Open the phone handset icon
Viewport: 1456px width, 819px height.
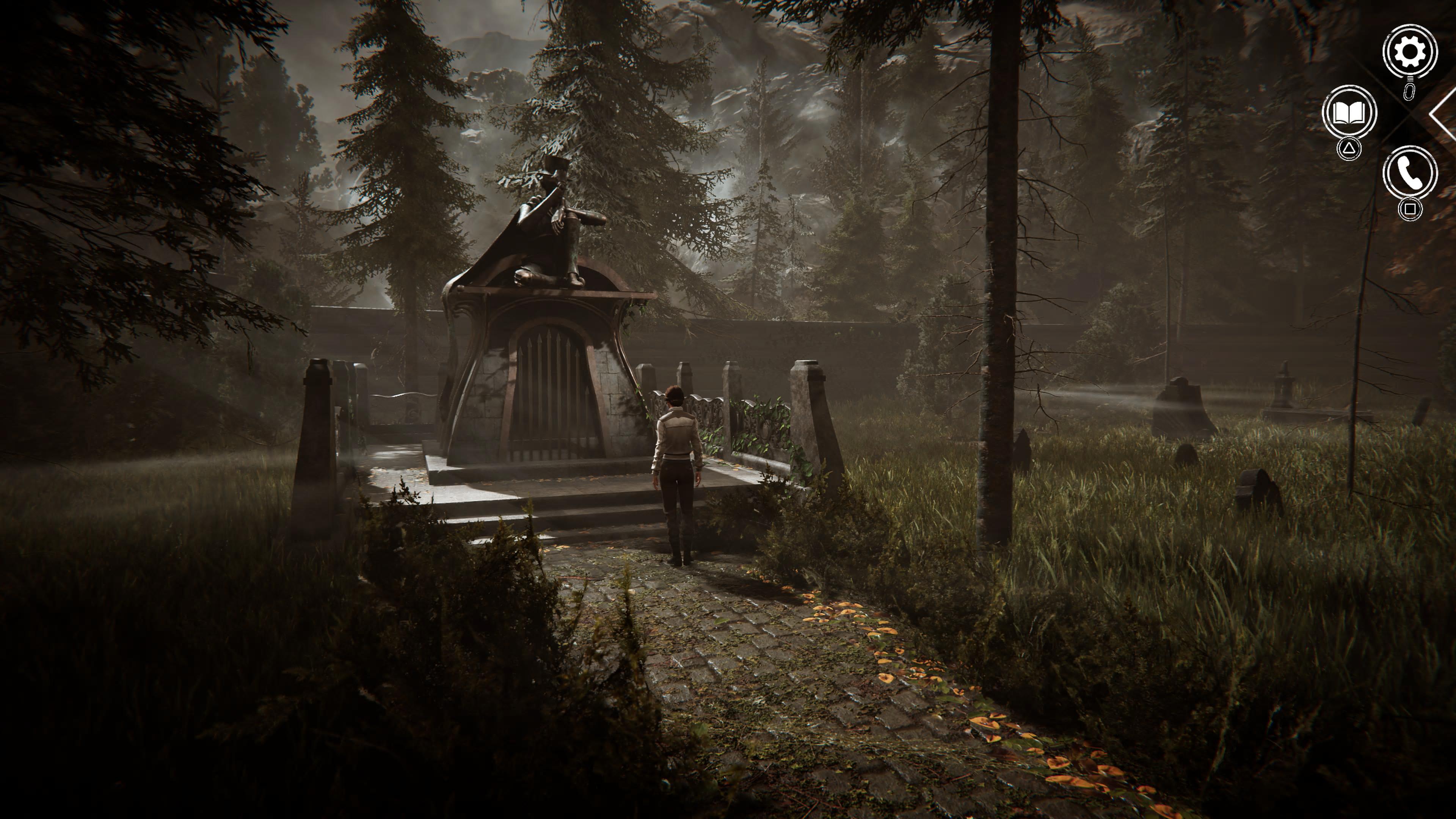[1410, 173]
